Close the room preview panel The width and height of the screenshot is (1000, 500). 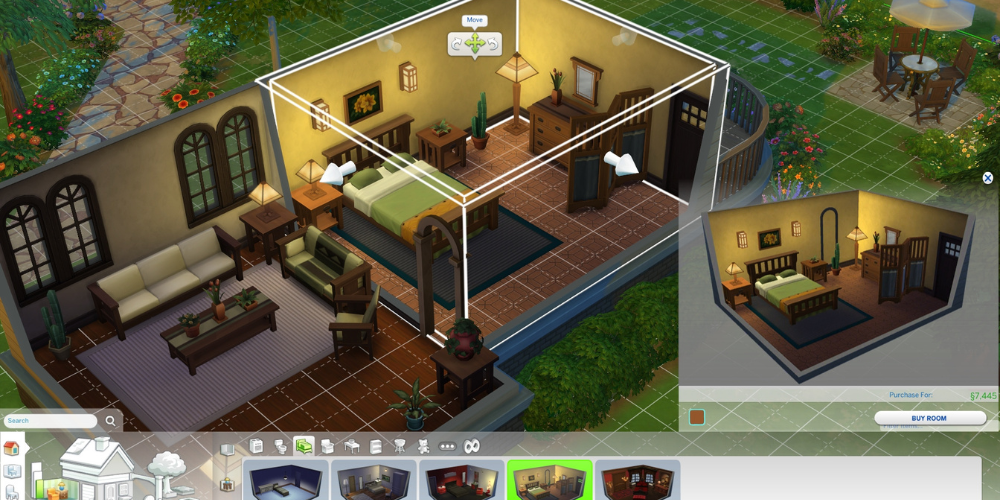coord(988,178)
